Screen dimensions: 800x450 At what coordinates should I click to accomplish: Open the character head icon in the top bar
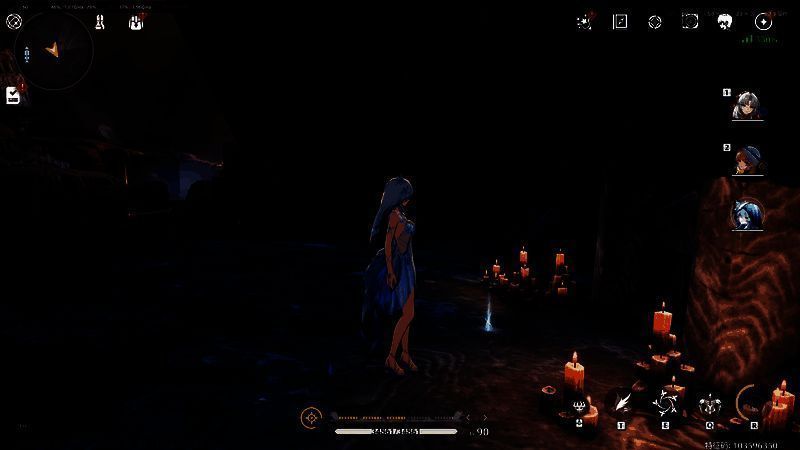tap(726, 21)
